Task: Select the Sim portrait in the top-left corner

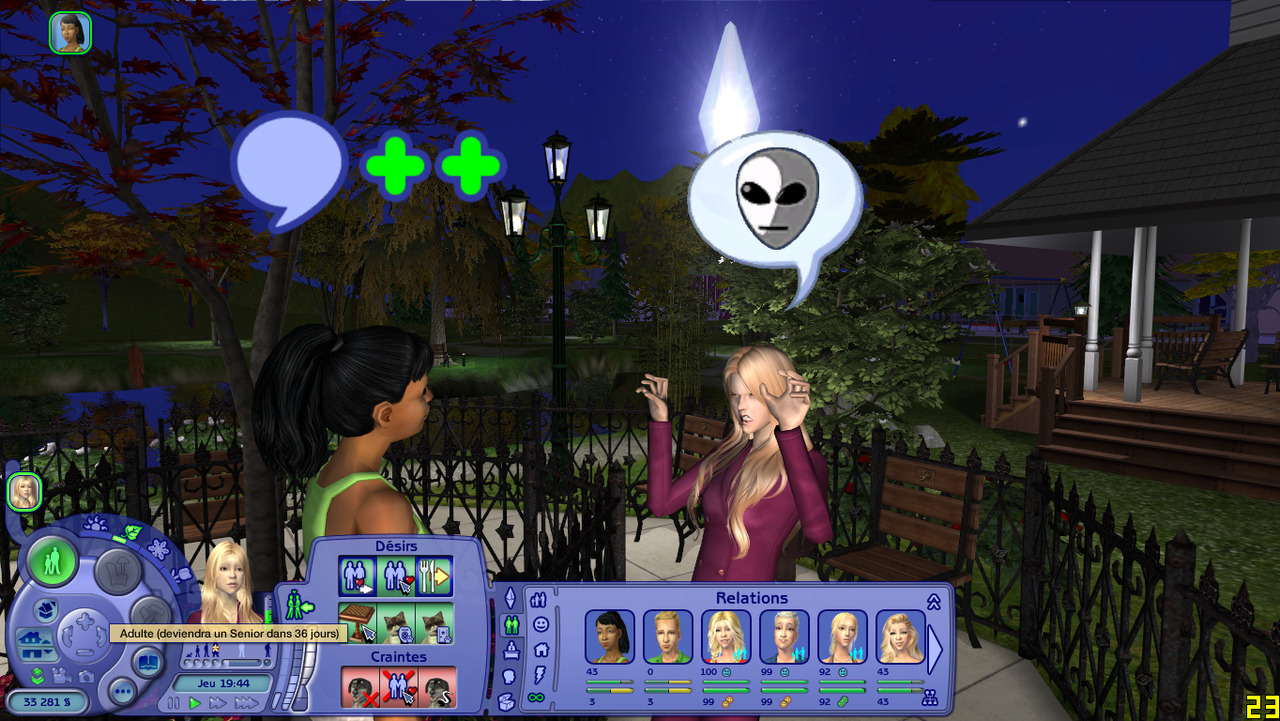Action: 70,32
